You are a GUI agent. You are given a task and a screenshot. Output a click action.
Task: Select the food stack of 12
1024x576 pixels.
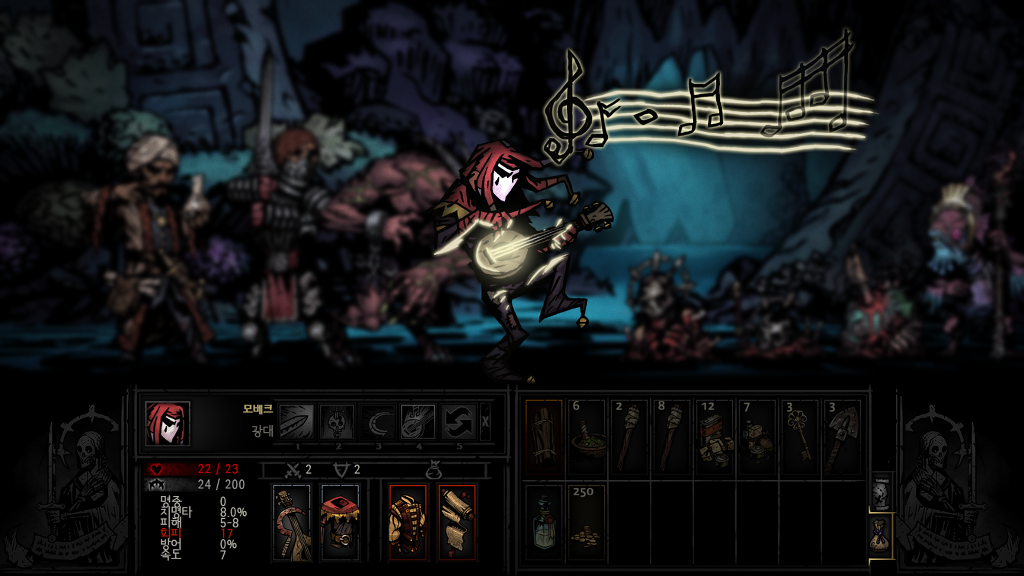tap(715, 437)
